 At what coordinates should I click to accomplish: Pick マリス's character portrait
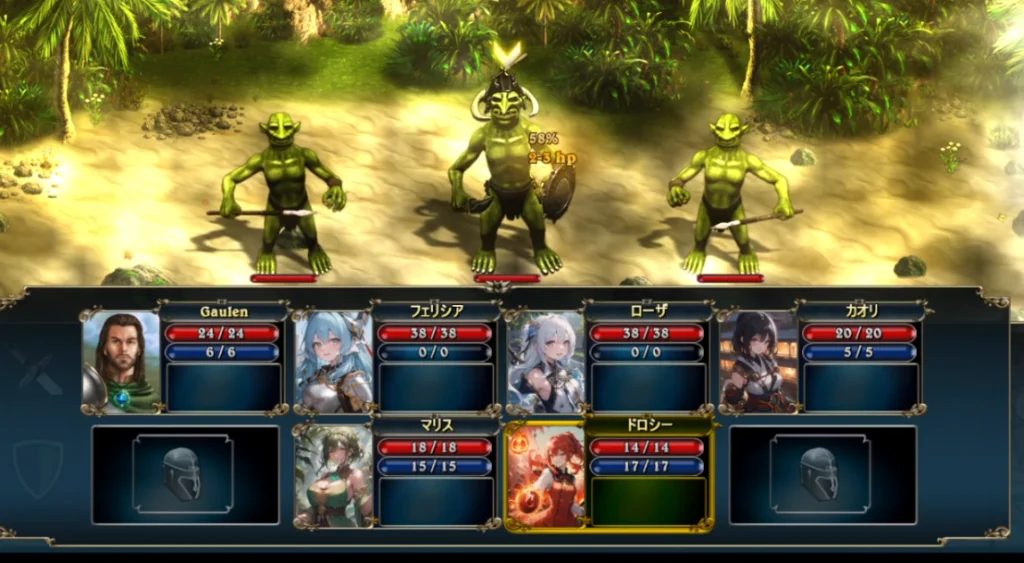point(334,475)
